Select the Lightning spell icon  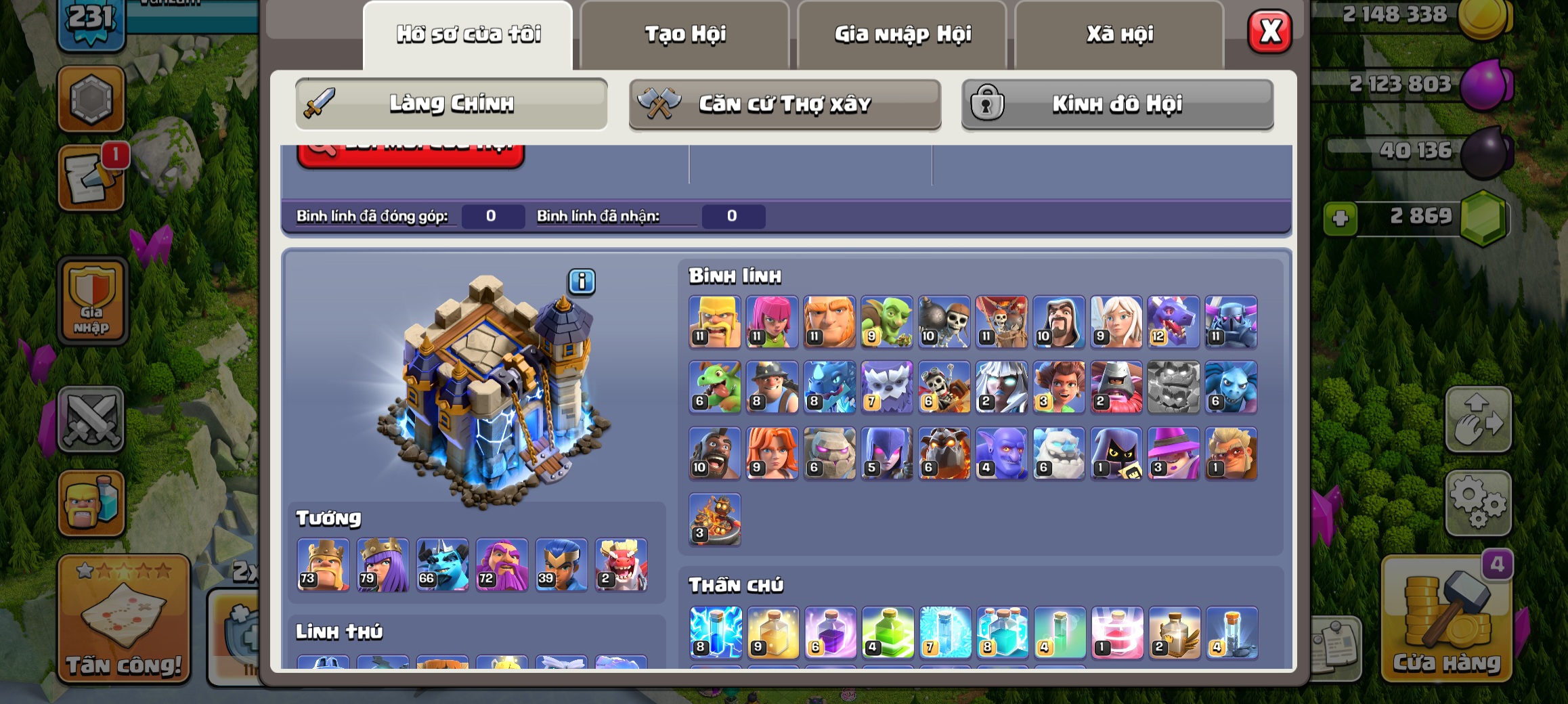click(x=716, y=632)
